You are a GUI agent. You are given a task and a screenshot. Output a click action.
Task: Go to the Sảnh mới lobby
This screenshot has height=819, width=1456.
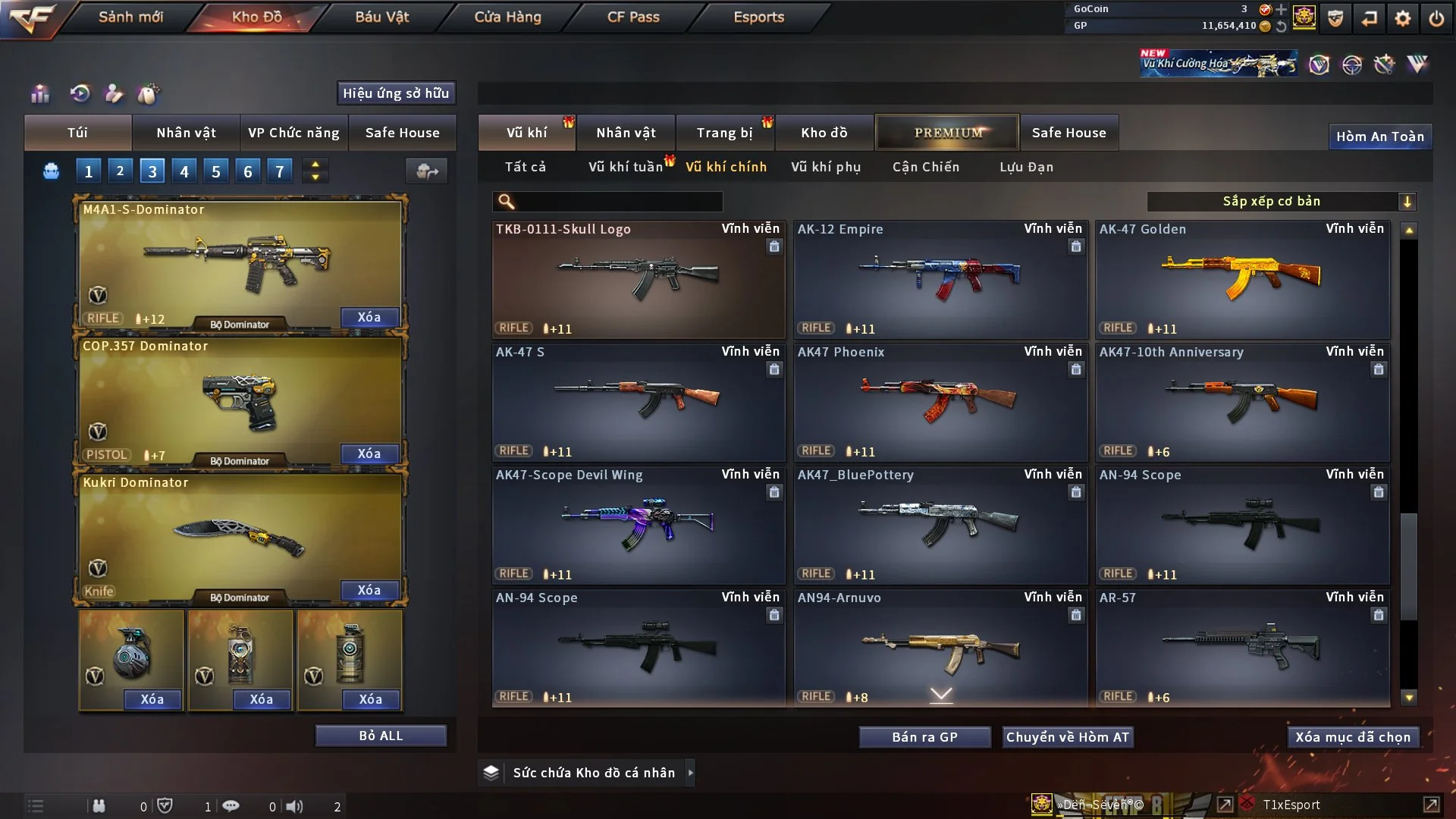coord(130,17)
